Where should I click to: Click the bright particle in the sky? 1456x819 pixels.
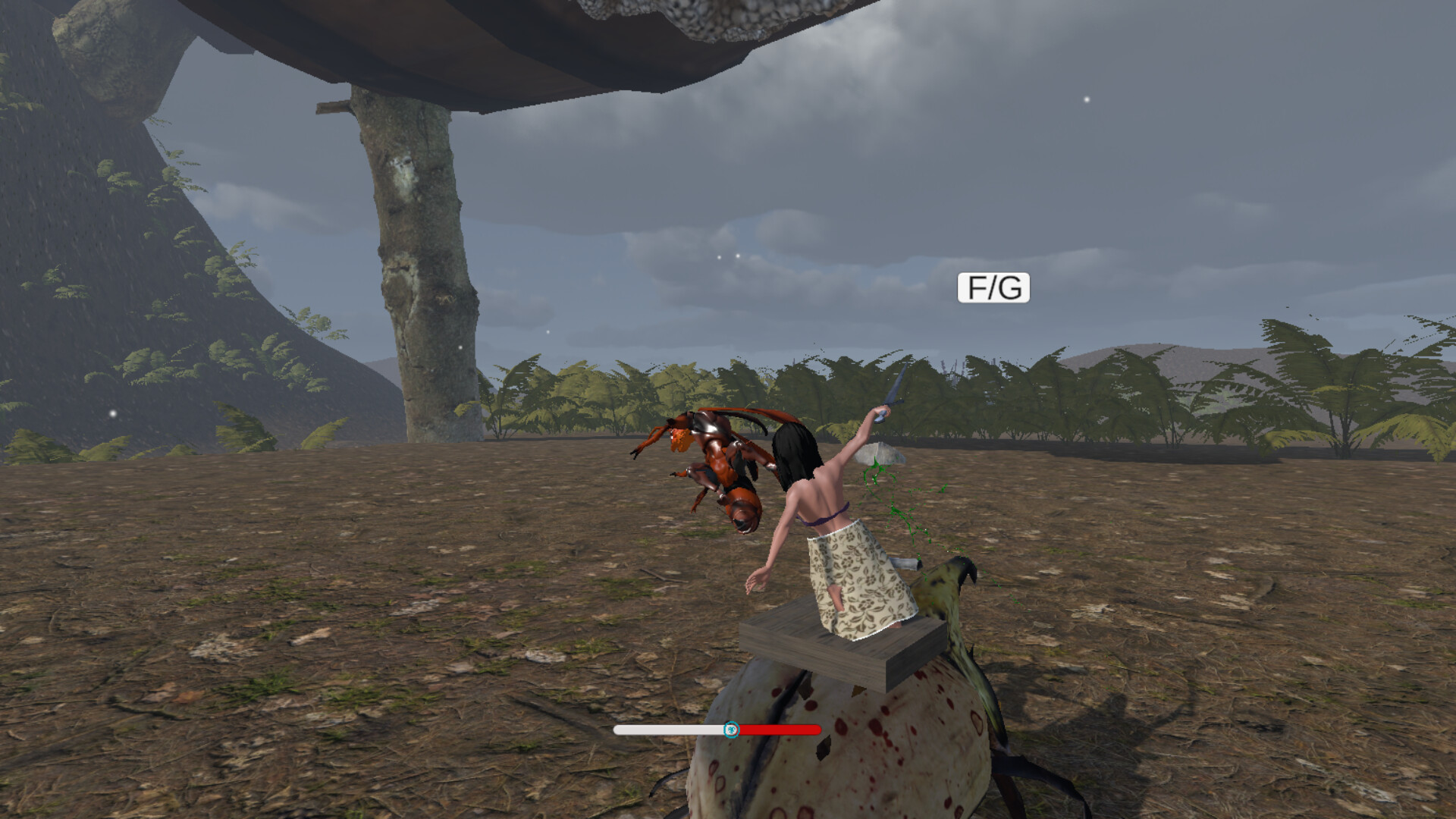1086,99
